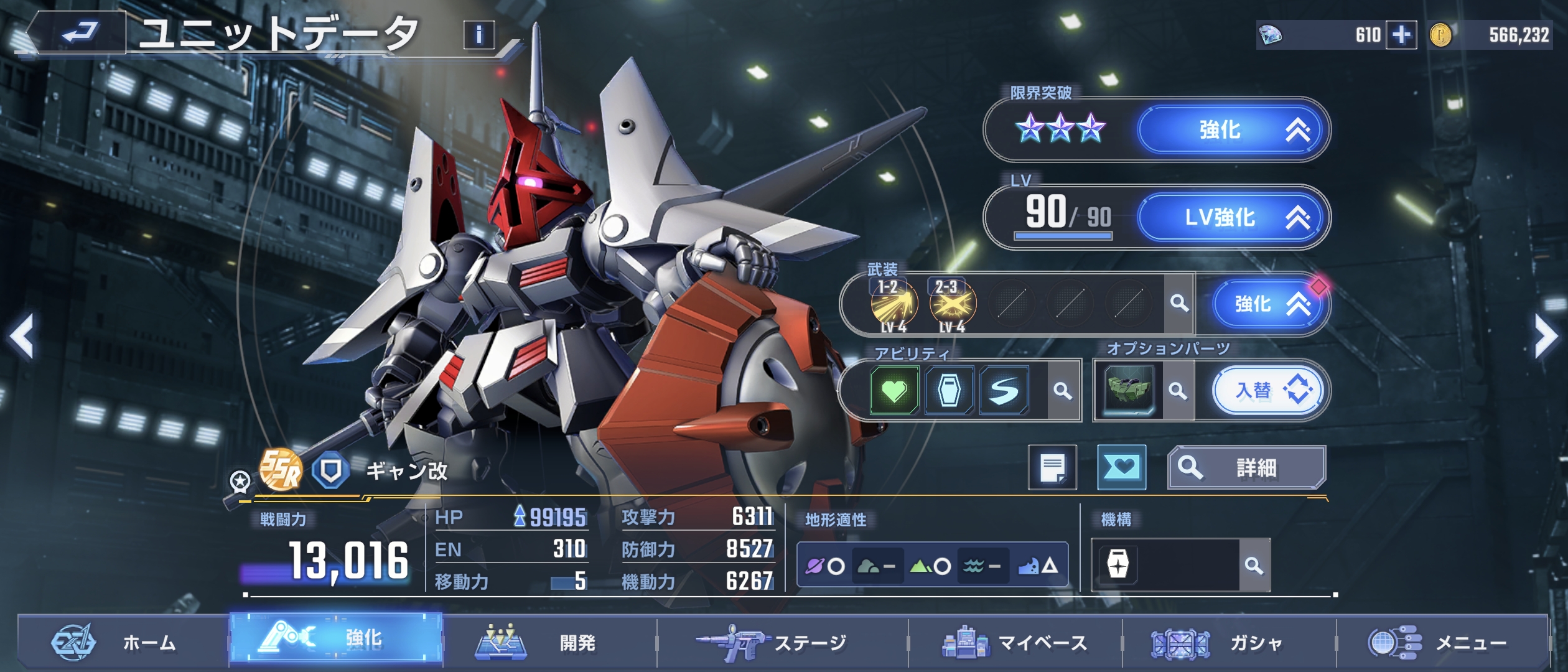Image resolution: width=1568 pixels, height=672 pixels.
Task: Choose the 入替 option parts swap button
Action: 1269,391
